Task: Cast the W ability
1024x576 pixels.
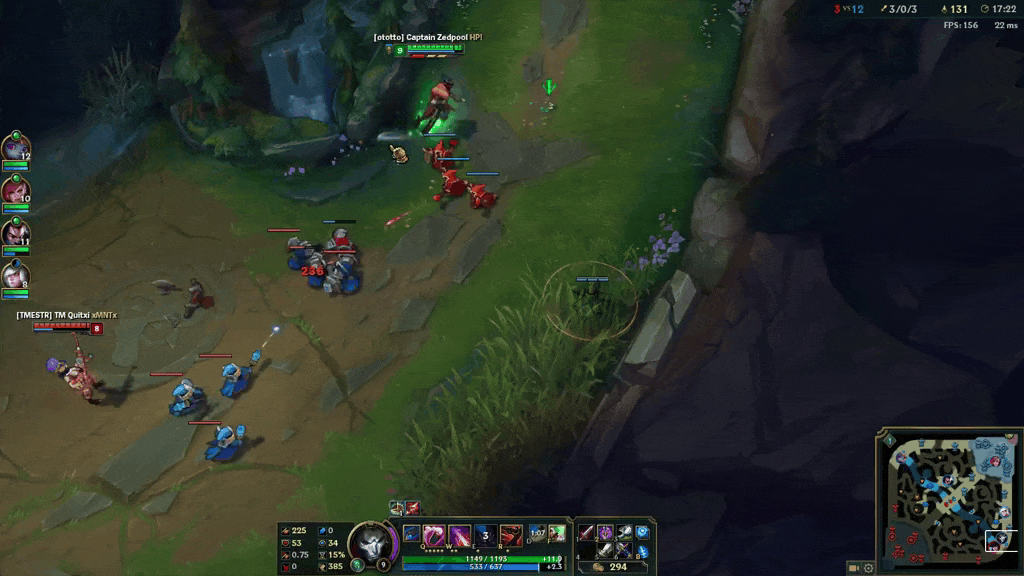Action: (459, 534)
